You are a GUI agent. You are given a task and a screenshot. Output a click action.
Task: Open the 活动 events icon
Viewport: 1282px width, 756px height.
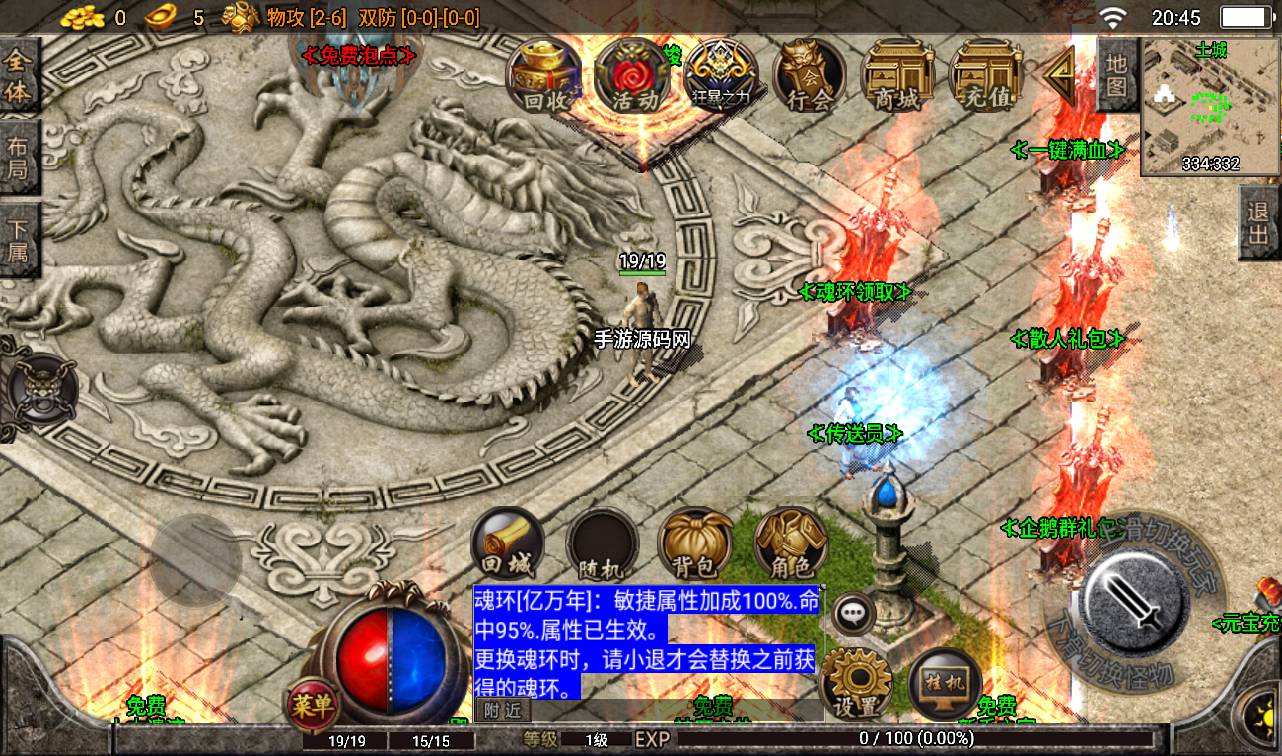point(633,77)
